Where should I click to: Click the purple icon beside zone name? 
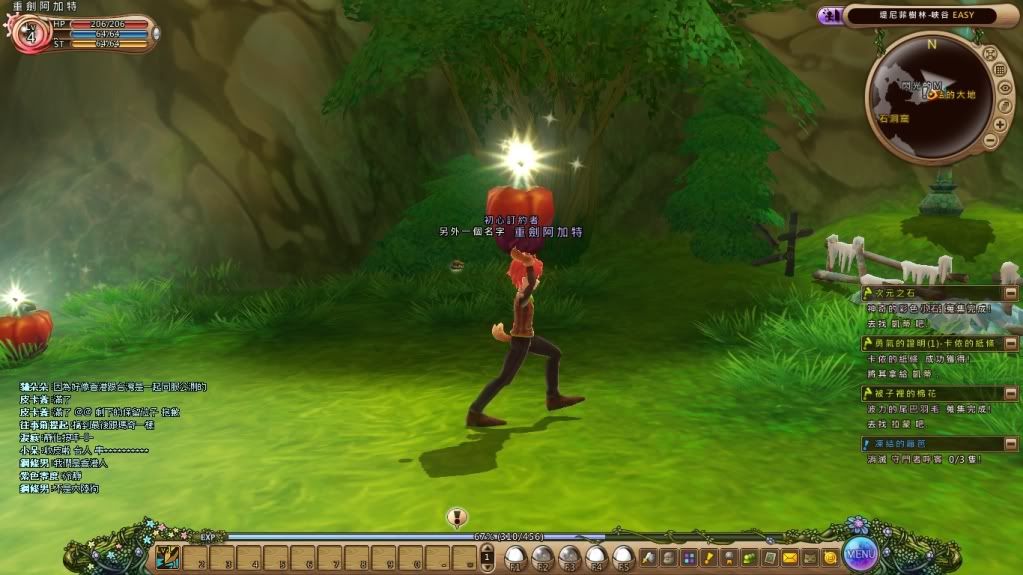coord(829,15)
